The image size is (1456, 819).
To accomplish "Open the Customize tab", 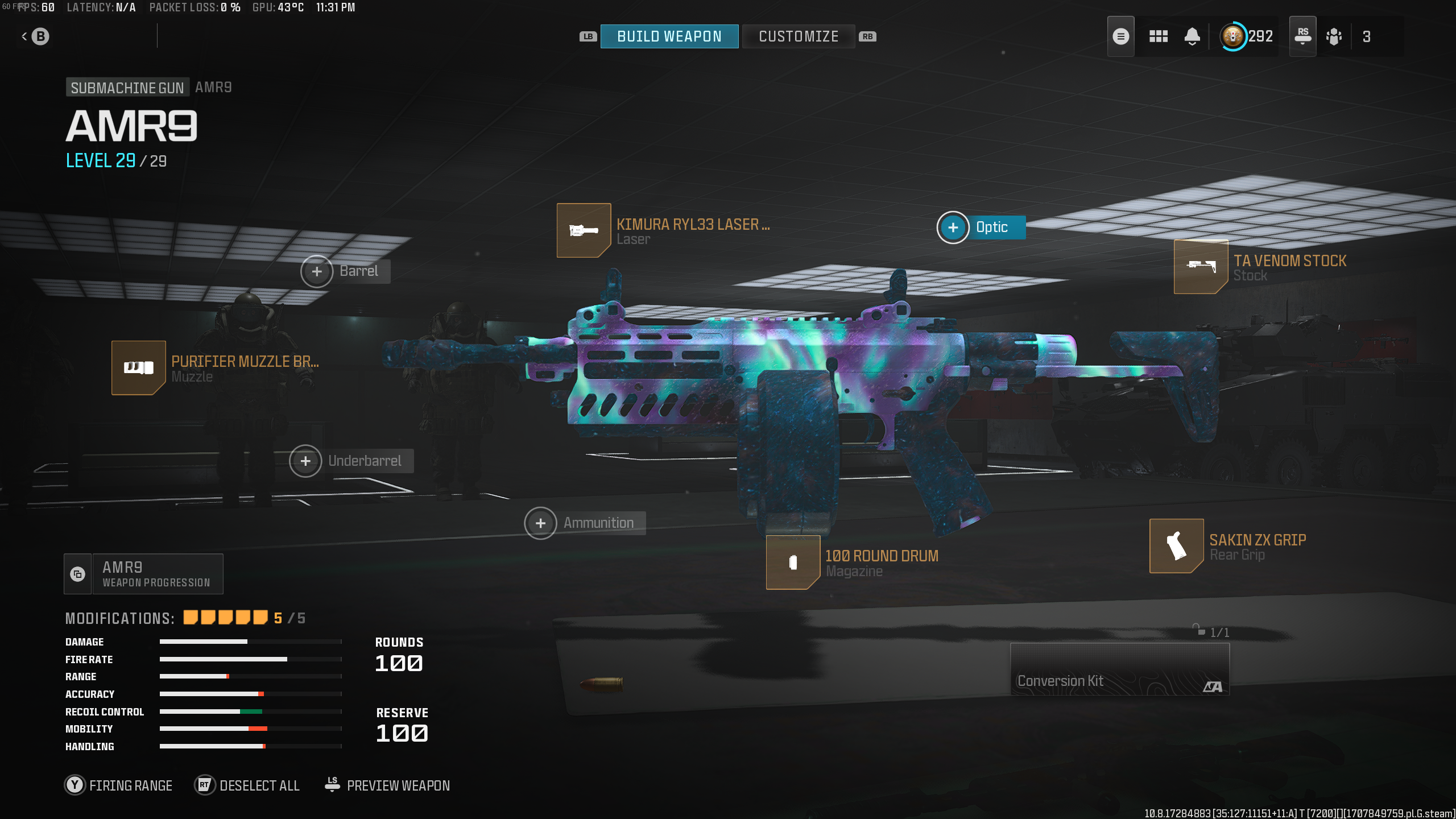I will coord(798,36).
